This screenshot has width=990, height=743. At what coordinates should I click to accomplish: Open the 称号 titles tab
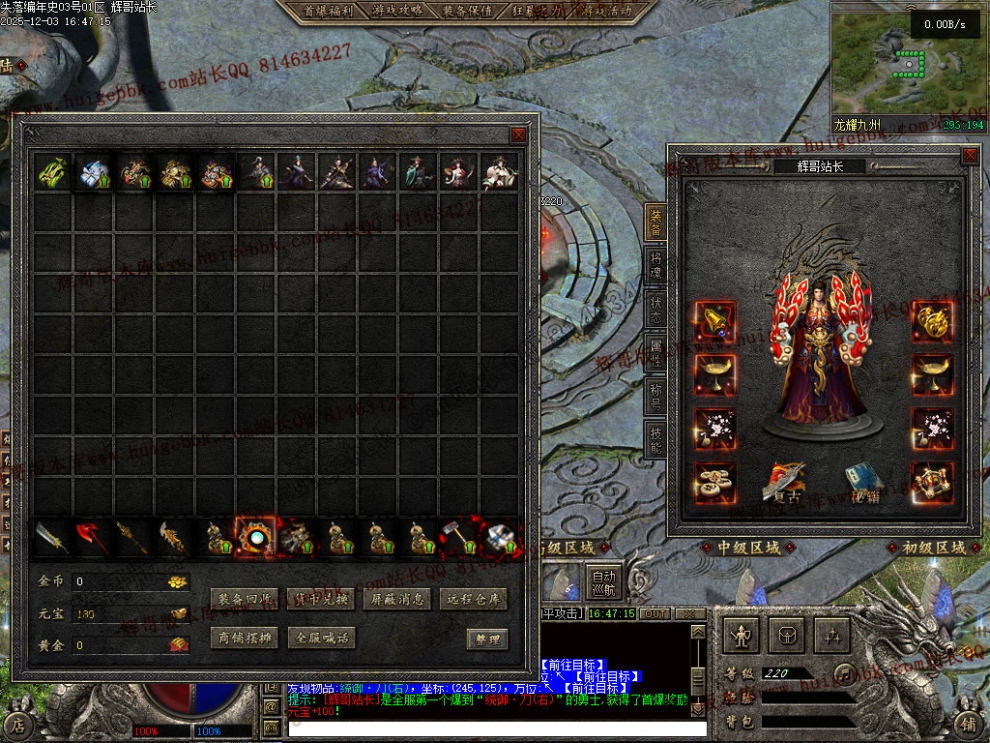pos(655,393)
